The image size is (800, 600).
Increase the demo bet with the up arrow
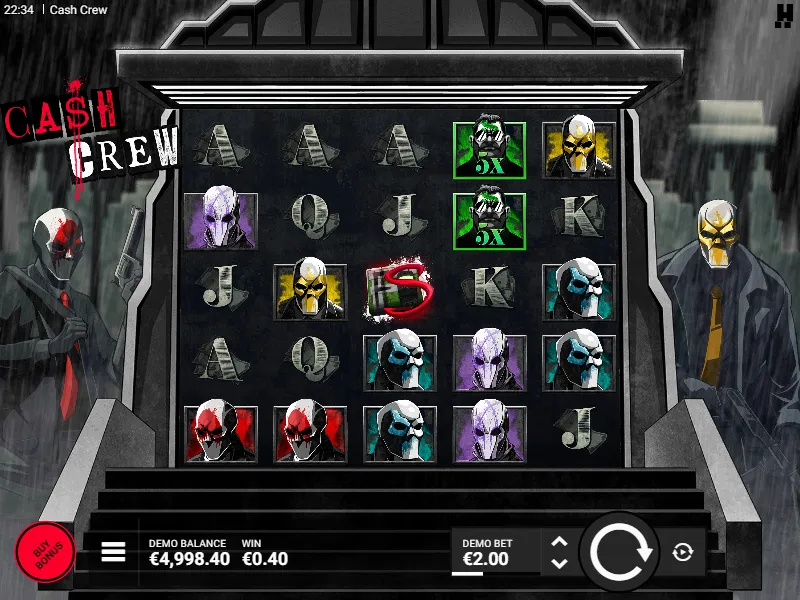click(x=559, y=542)
